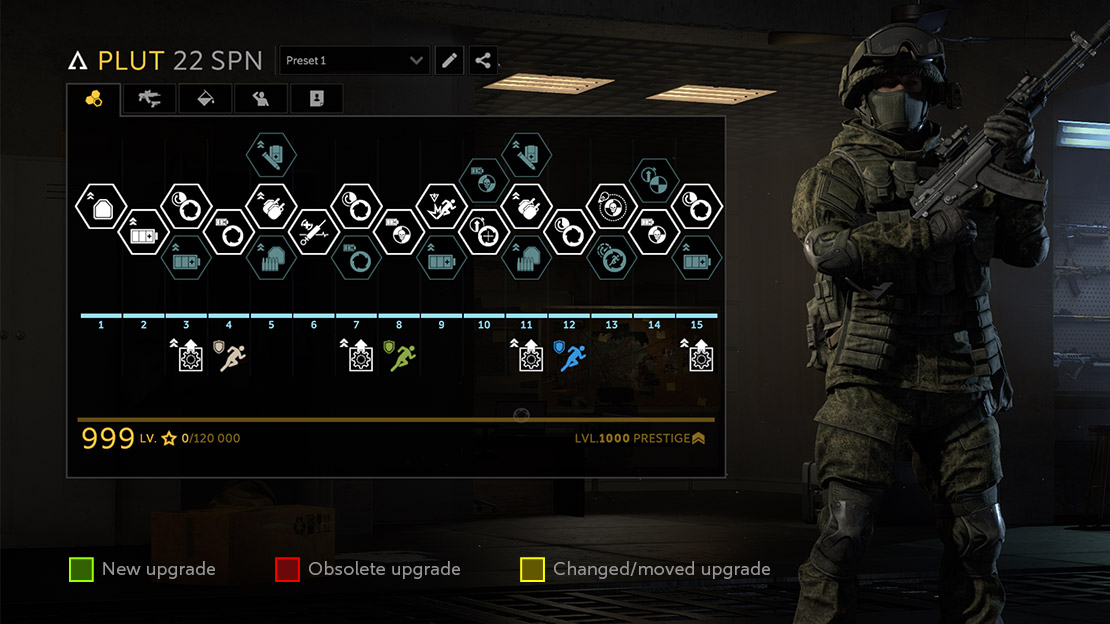Screen dimensions: 1110x624
Task: Select the teal running skull hexagon
Action: pyautogui.click(x=611, y=257)
